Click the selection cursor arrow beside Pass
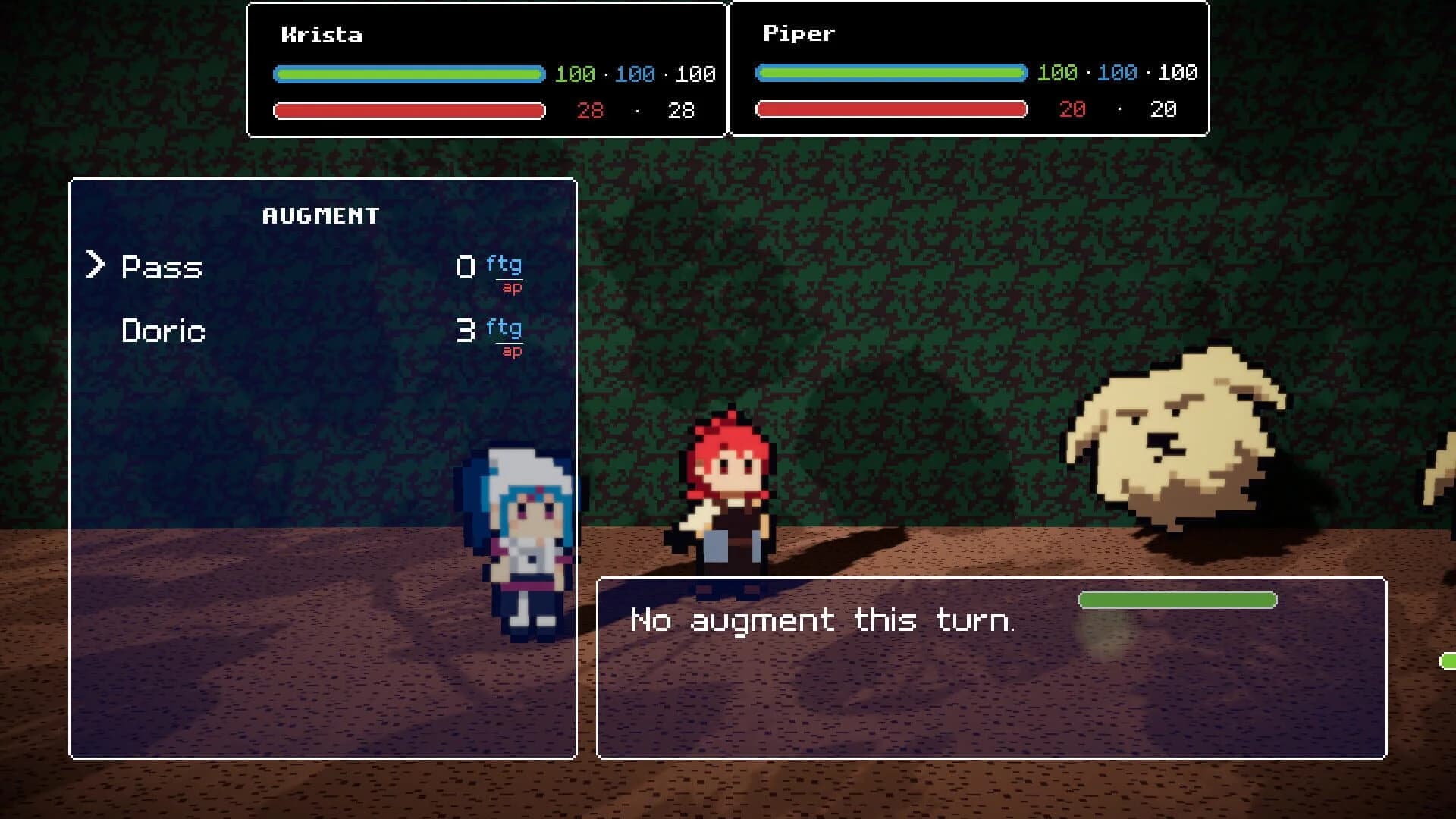This screenshot has width=1456, height=819. [x=97, y=265]
